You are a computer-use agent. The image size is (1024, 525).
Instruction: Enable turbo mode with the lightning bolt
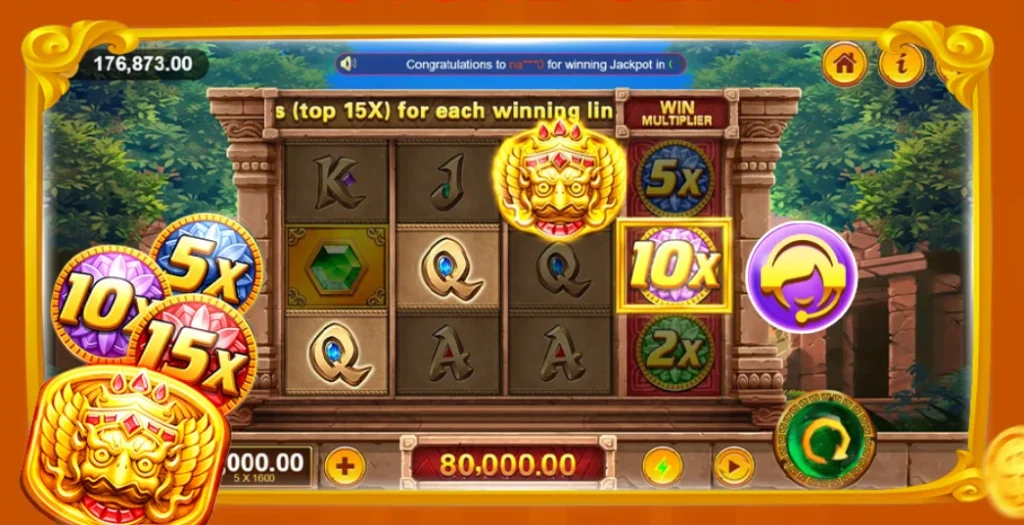pos(661,466)
